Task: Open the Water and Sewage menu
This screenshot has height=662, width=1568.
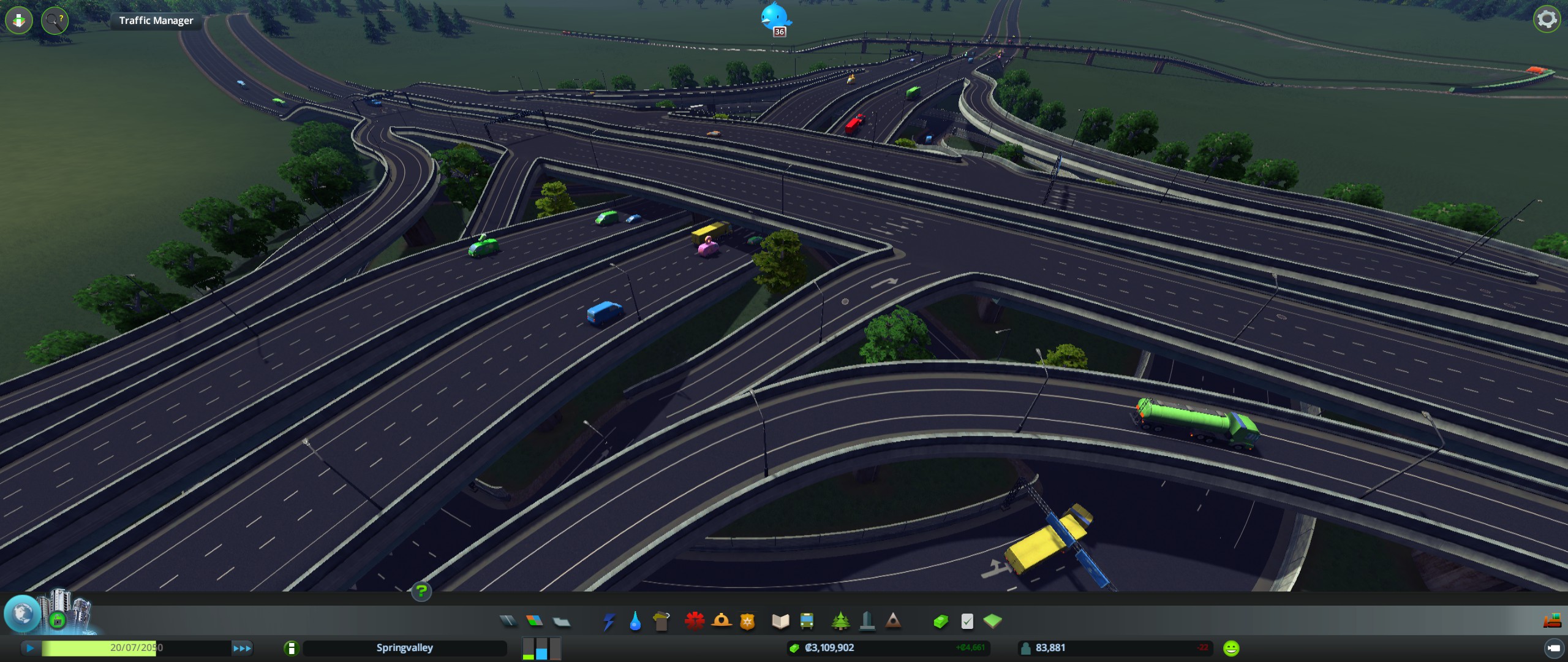Action: 635,622
